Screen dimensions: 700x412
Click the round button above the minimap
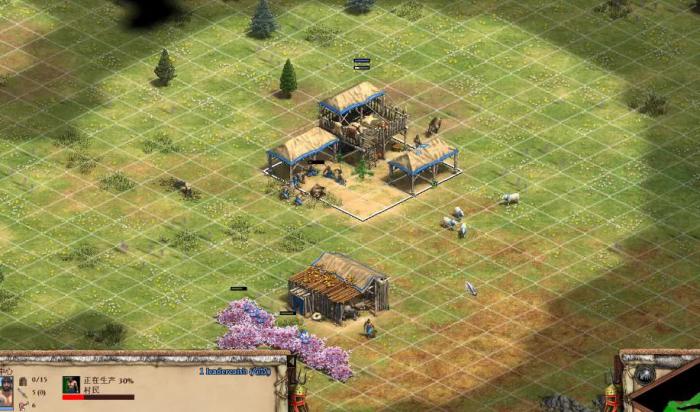pos(644,374)
